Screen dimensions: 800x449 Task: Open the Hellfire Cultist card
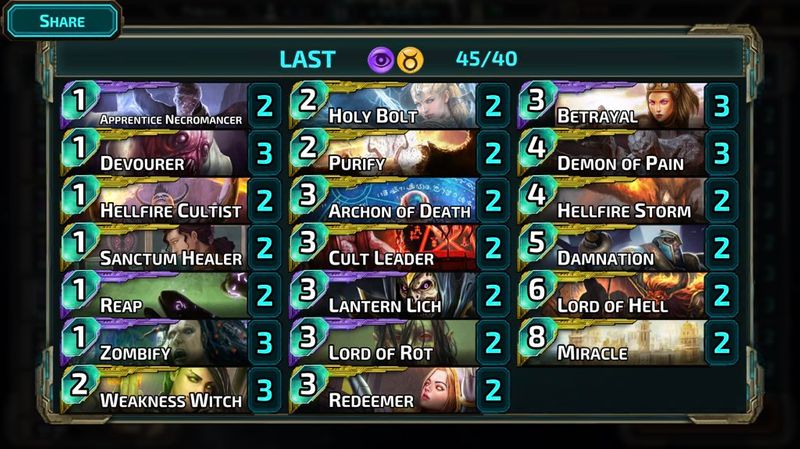(160, 200)
